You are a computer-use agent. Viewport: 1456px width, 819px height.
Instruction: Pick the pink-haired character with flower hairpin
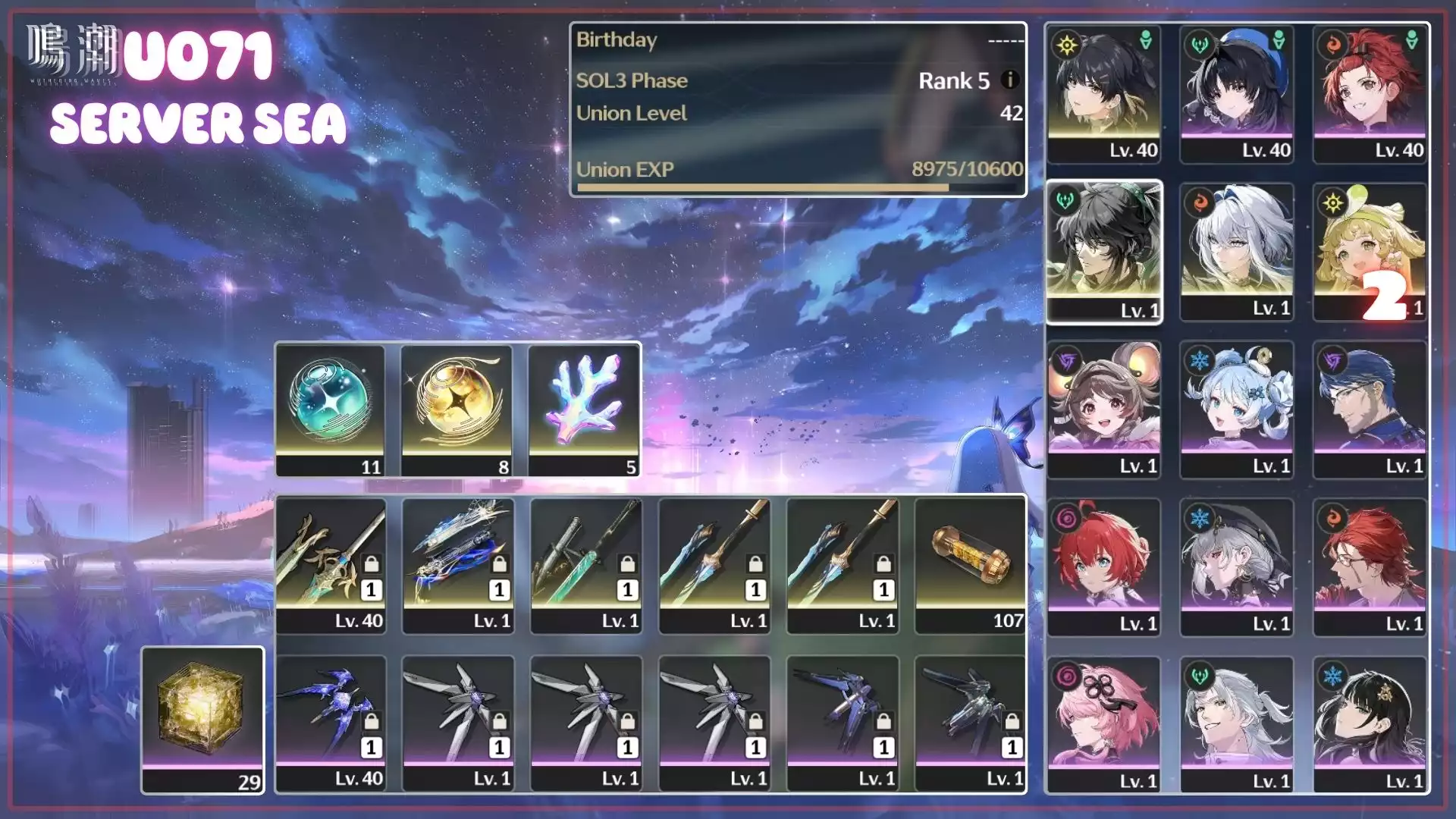pos(1103,725)
